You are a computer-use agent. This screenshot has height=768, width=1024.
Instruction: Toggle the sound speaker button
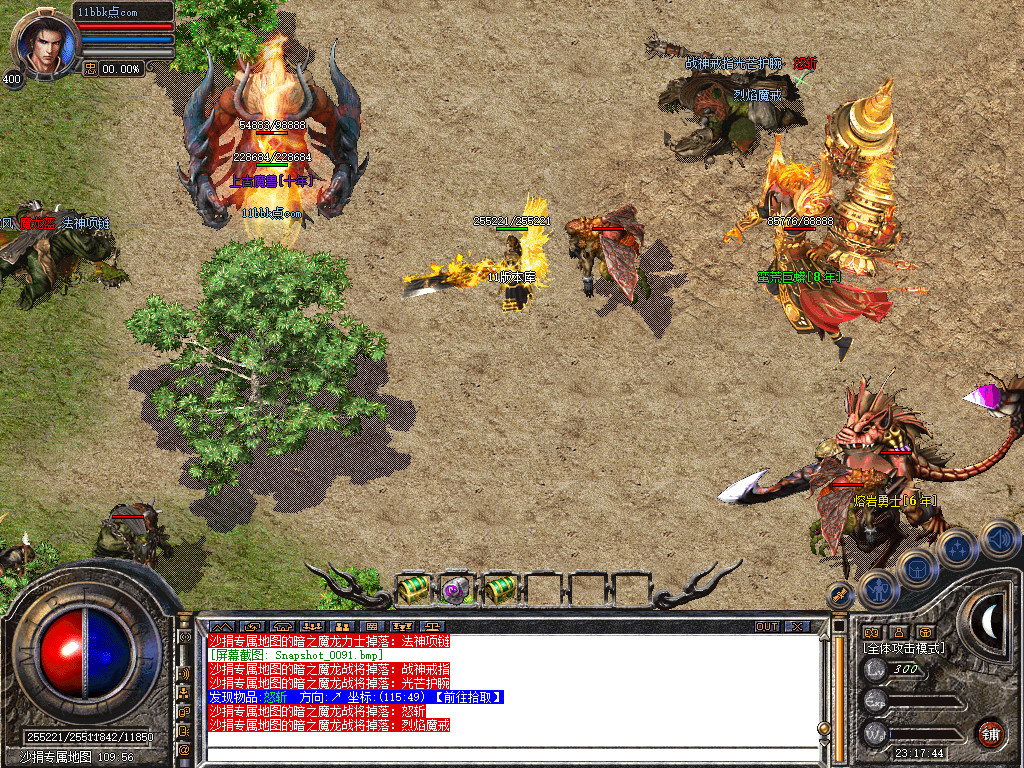pyautogui.click(x=998, y=538)
